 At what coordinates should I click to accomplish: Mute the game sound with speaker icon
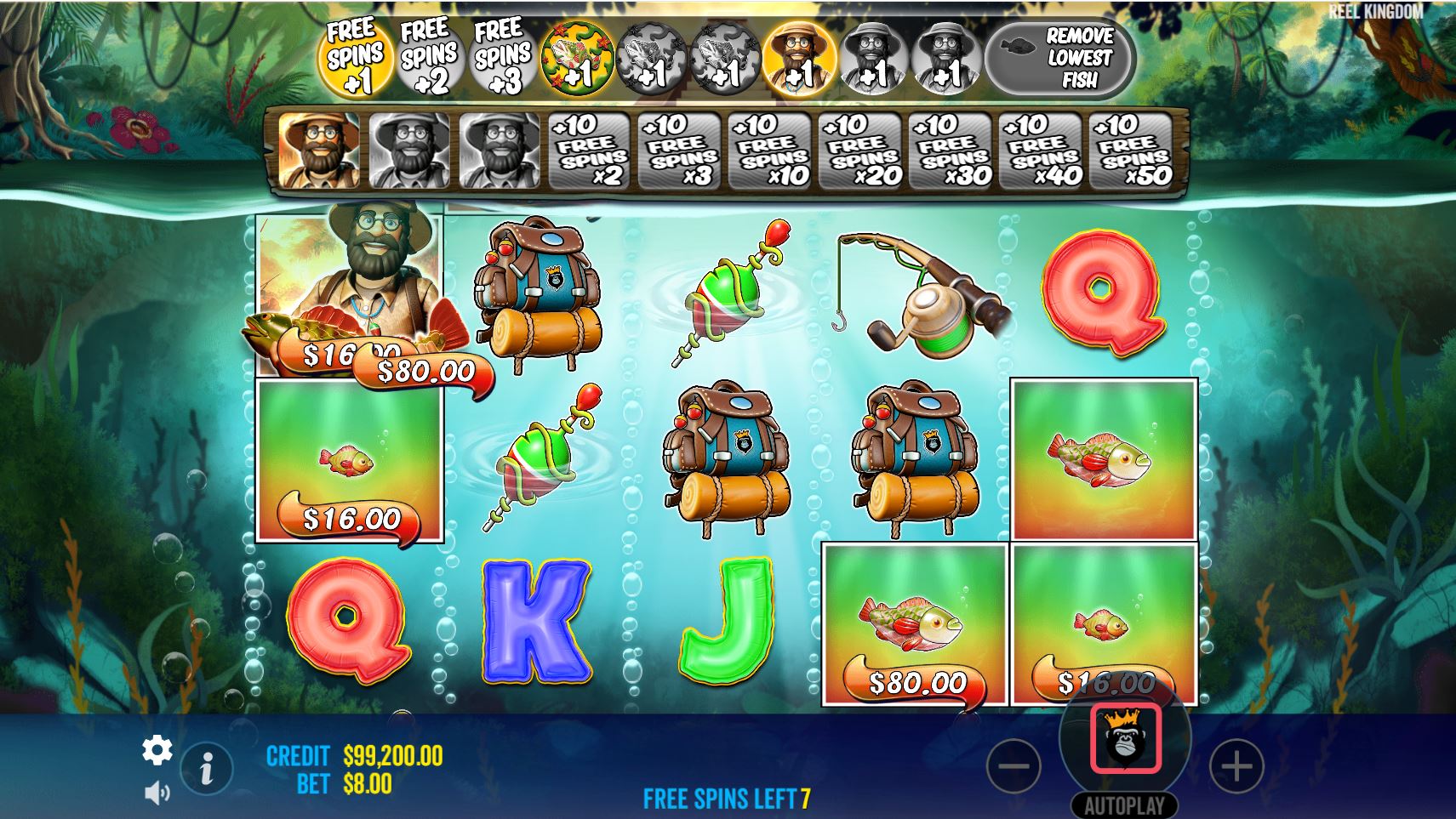click(x=156, y=792)
